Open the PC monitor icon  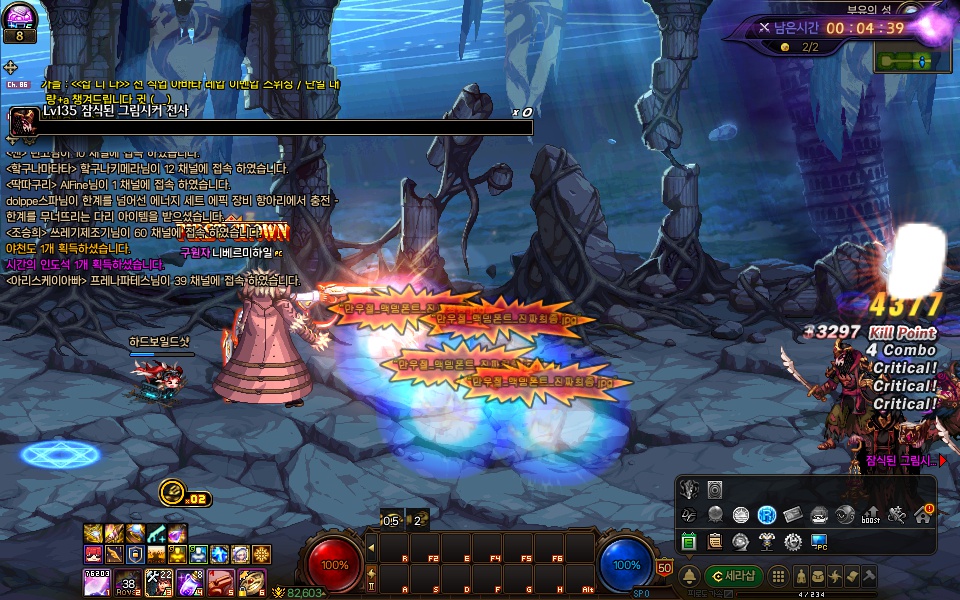pyautogui.click(x=819, y=542)
